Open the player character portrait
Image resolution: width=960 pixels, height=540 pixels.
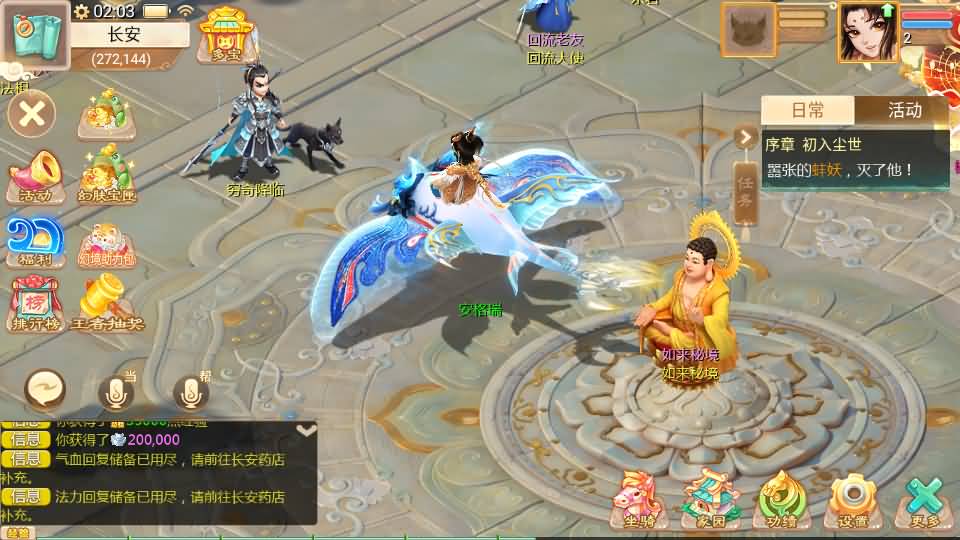[867, 32]
